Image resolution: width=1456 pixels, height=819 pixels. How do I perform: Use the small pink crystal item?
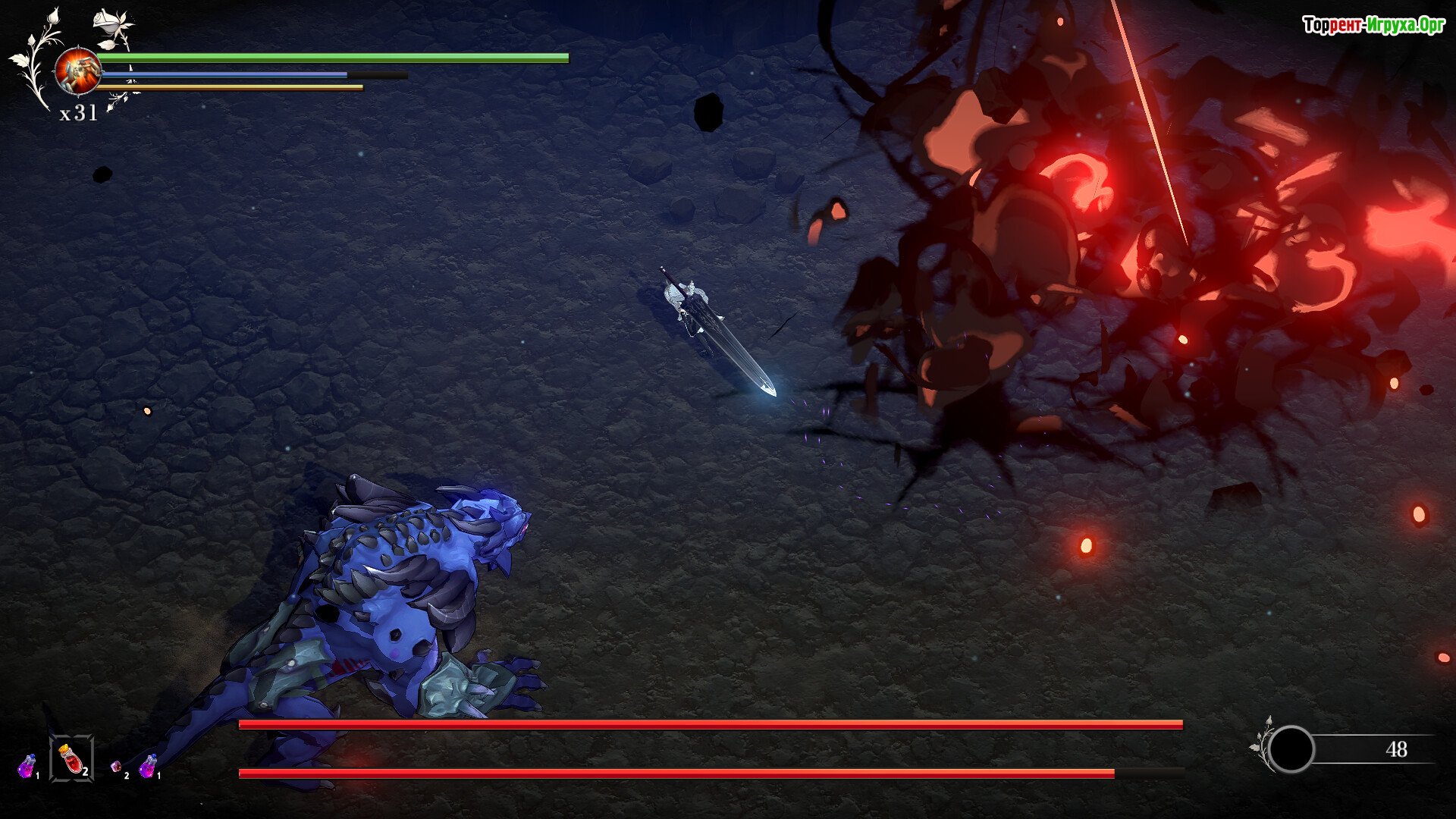(x=116, y=767)
